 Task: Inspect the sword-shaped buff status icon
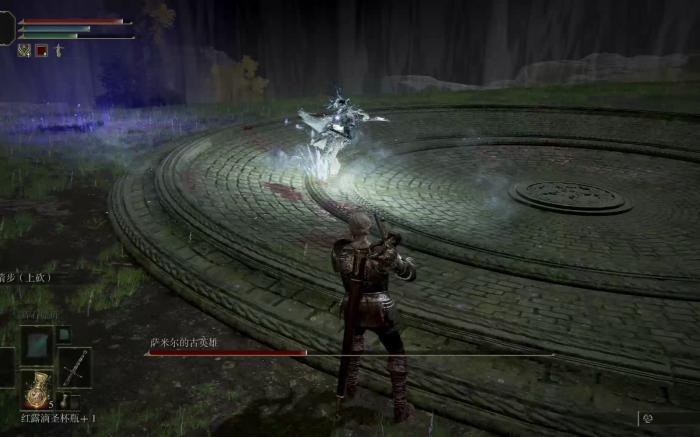(x=59, y=51)
